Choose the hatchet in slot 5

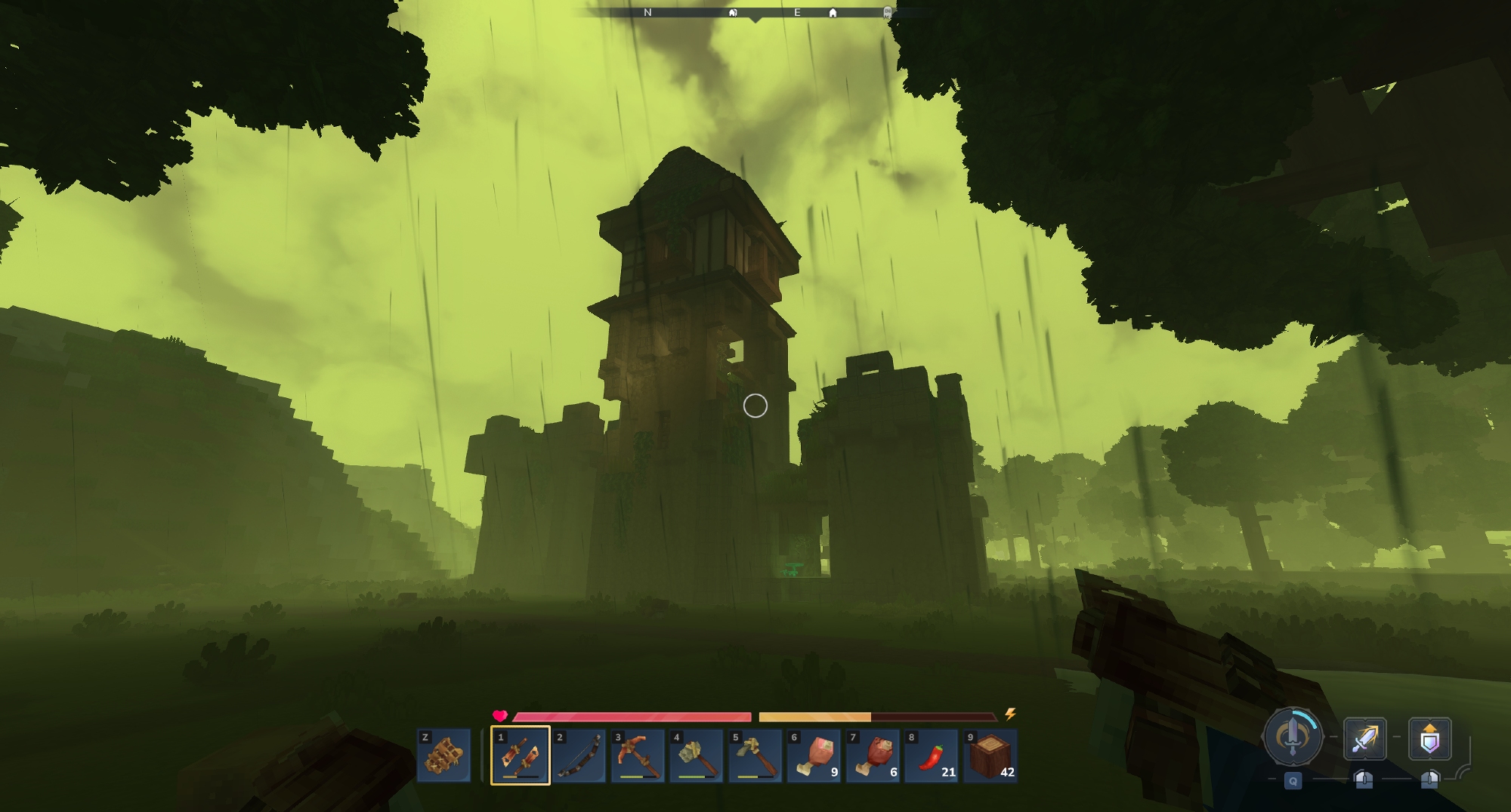(x=755, y=755)
